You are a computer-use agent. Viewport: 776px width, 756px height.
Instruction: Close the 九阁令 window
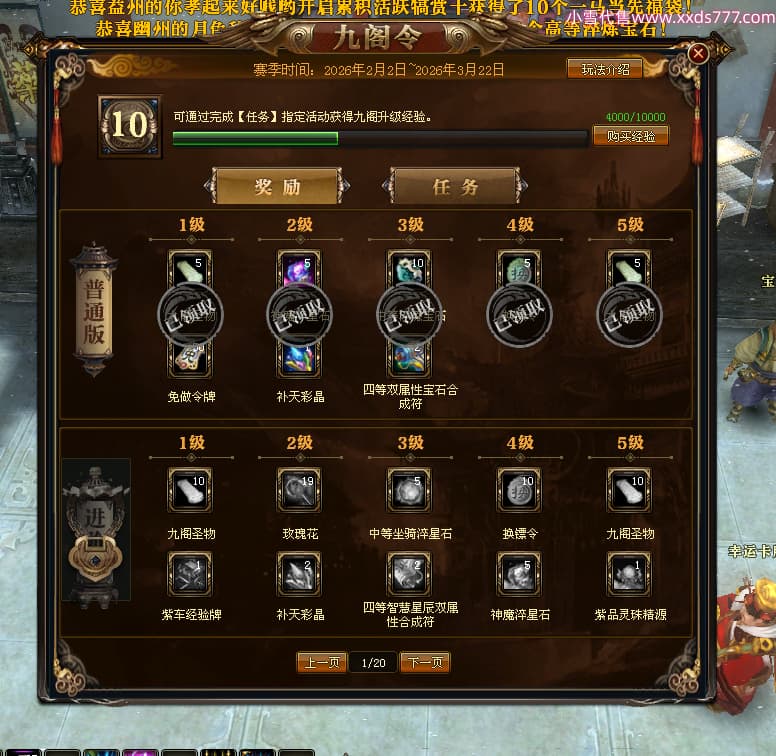(x=698, y=53)
